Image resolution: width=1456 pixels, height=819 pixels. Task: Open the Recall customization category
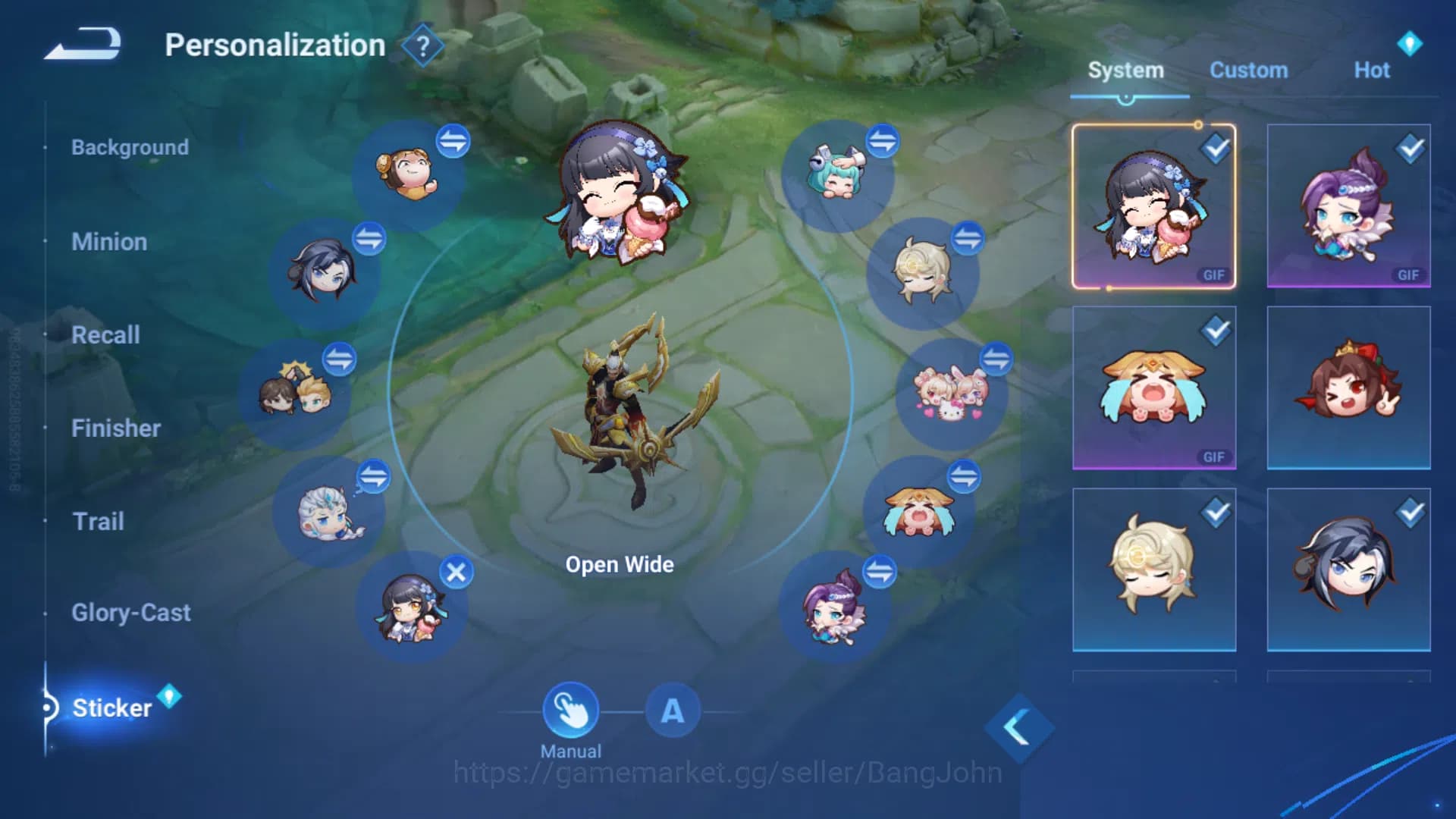pos(105,335)
